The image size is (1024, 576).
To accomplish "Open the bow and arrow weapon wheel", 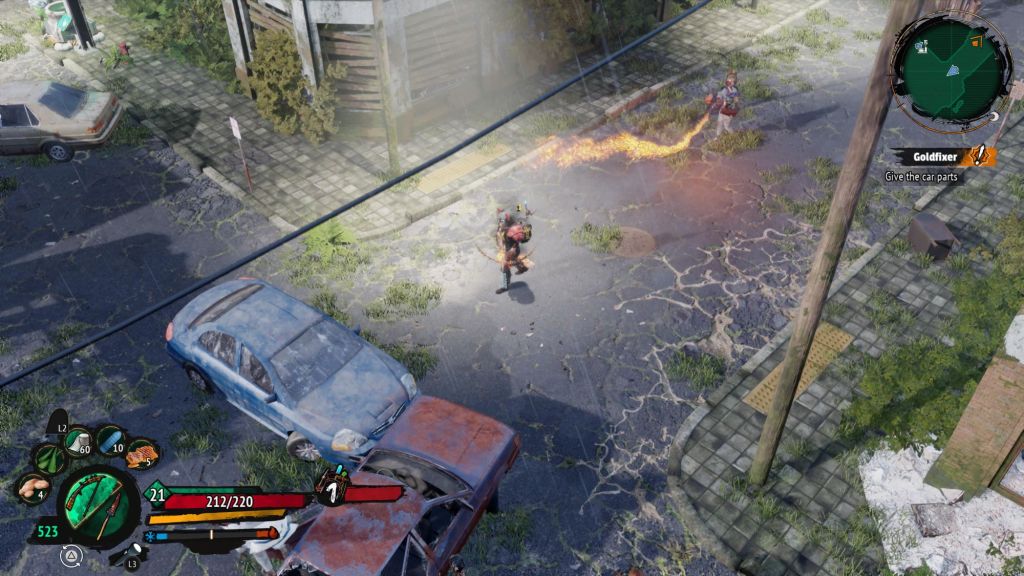I will (x=98, y=507).
